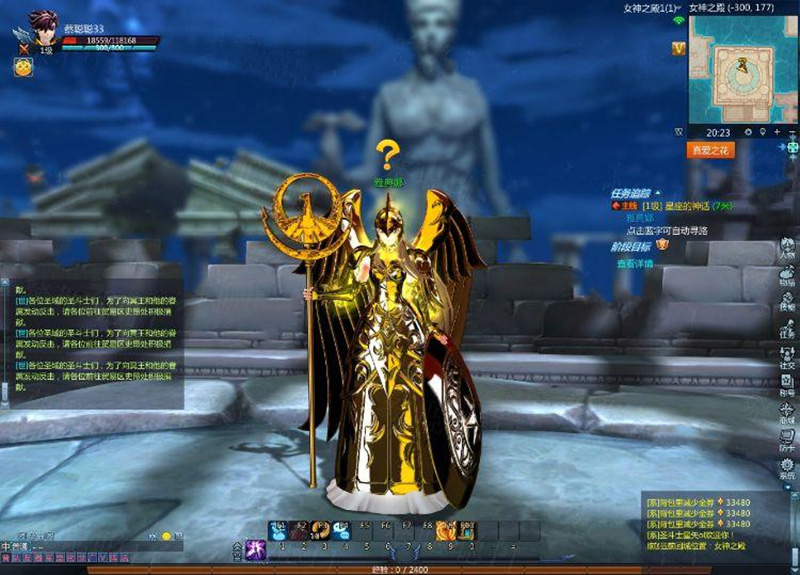Click the gold V VIP badge
This screenshot has width=800, height=575.
click(679, 48)
